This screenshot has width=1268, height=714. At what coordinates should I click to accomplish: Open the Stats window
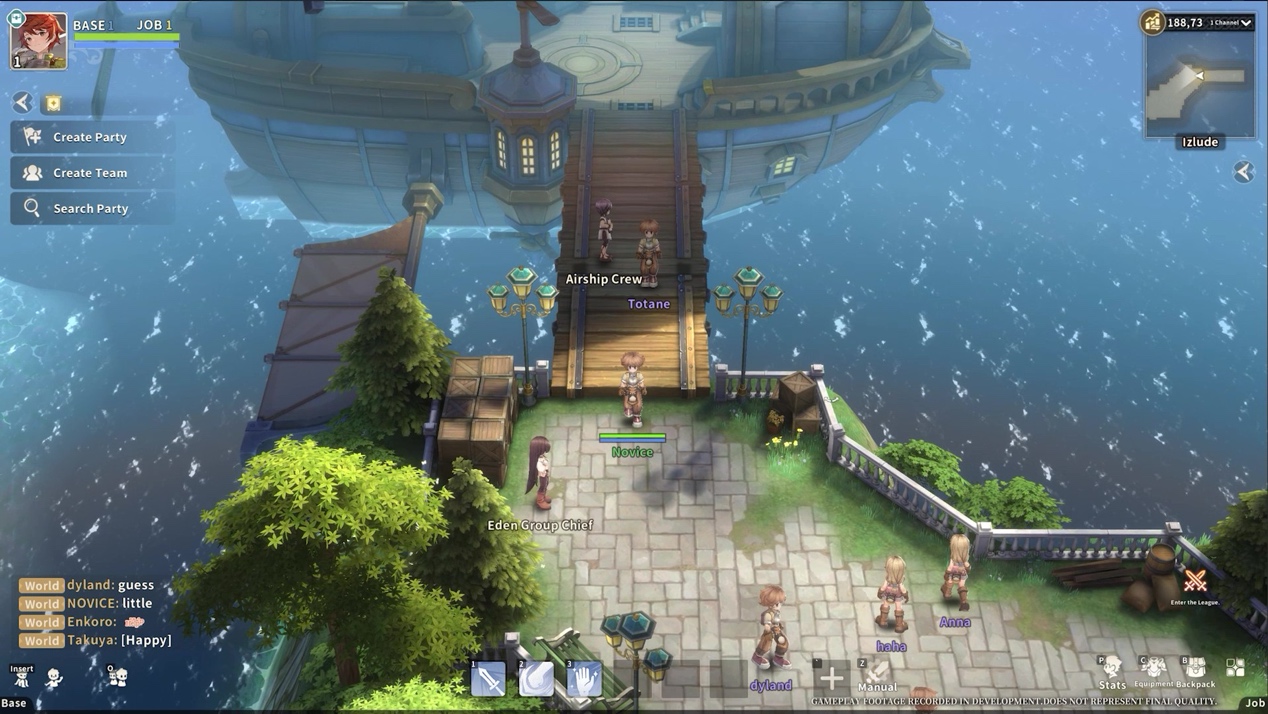point(1111,671)
